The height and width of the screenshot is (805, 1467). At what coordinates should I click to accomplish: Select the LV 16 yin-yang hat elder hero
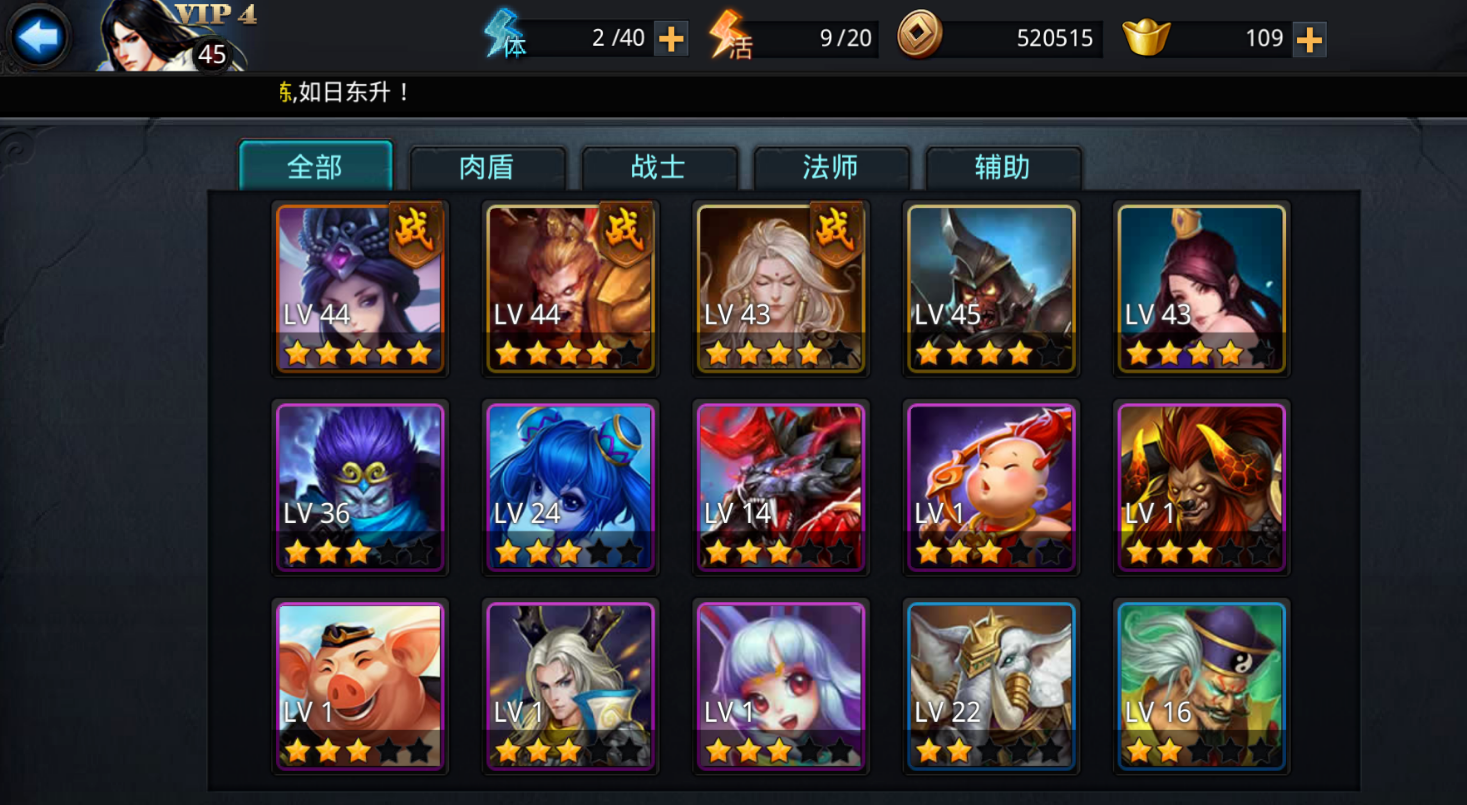tap(1201, 686)
